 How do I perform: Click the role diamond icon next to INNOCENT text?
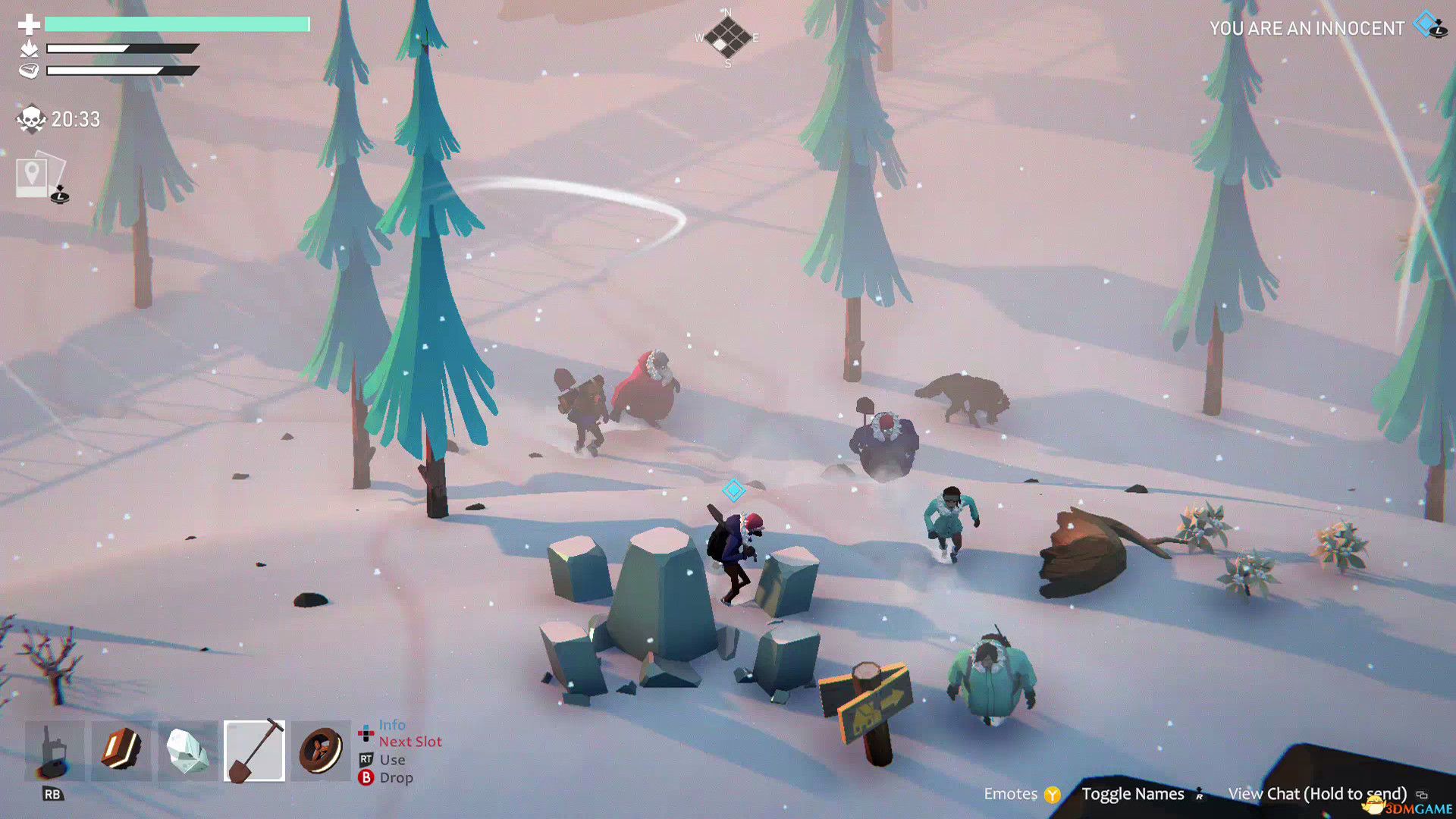point(1425,25)
